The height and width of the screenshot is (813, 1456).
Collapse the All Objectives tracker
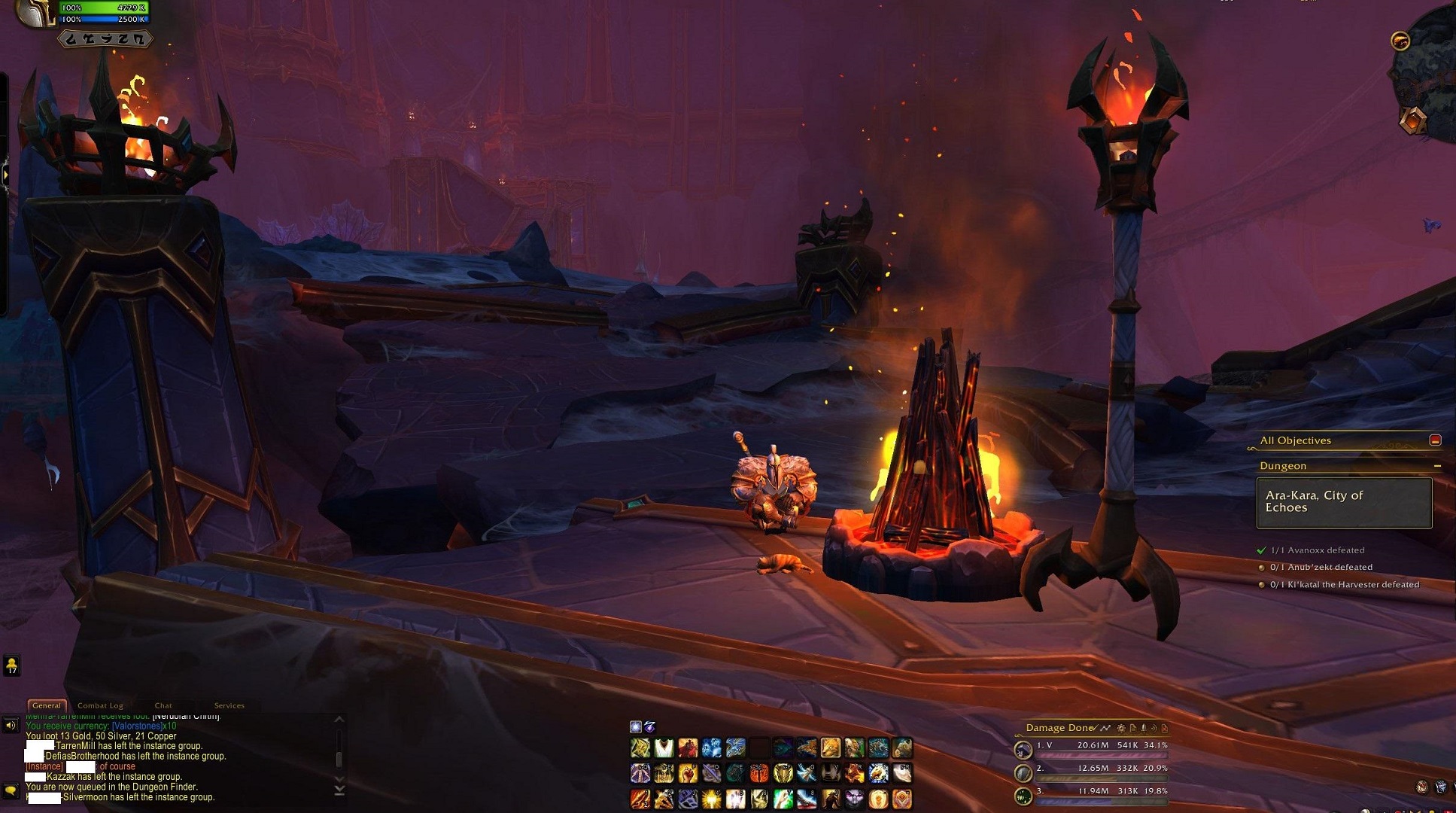coord(1435,440)
